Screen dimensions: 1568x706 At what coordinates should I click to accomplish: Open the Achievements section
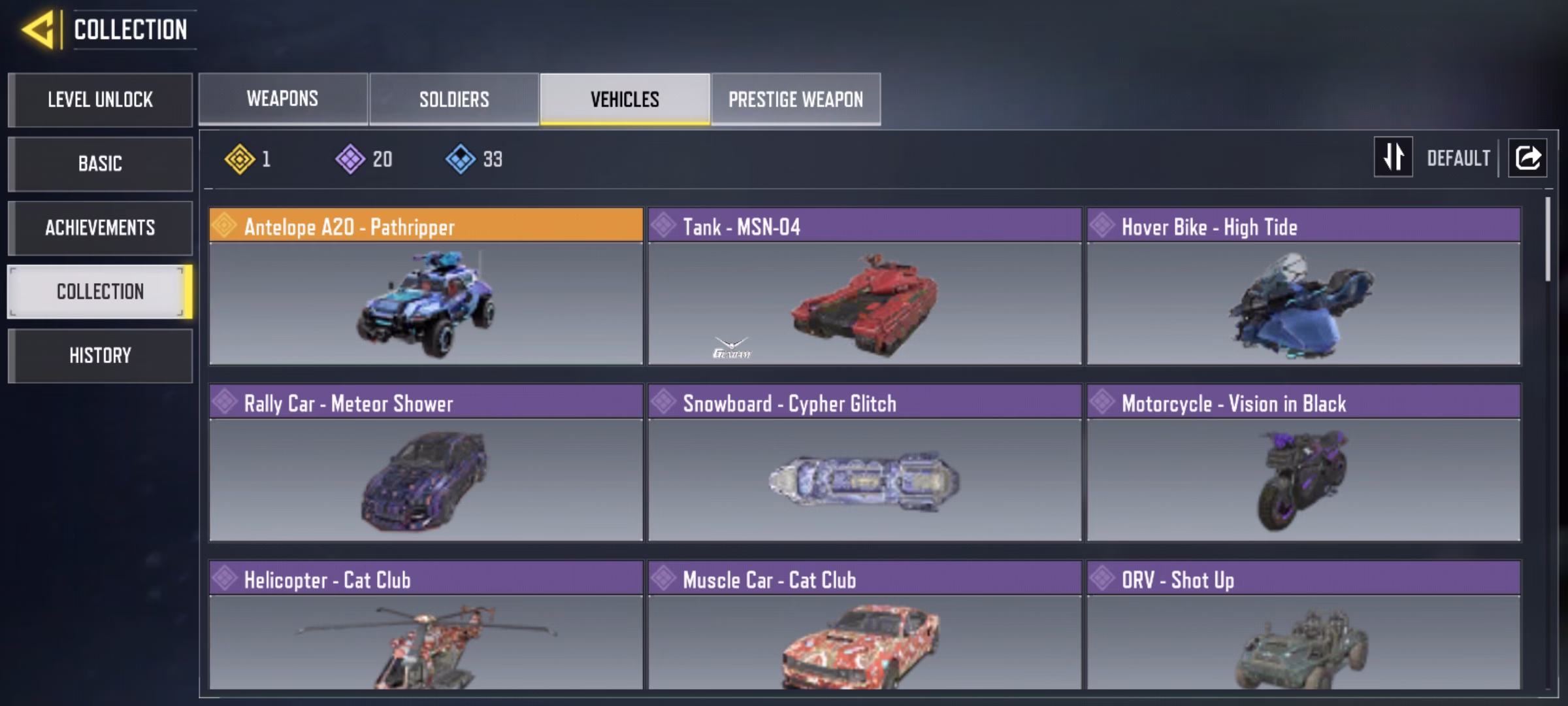100,228
